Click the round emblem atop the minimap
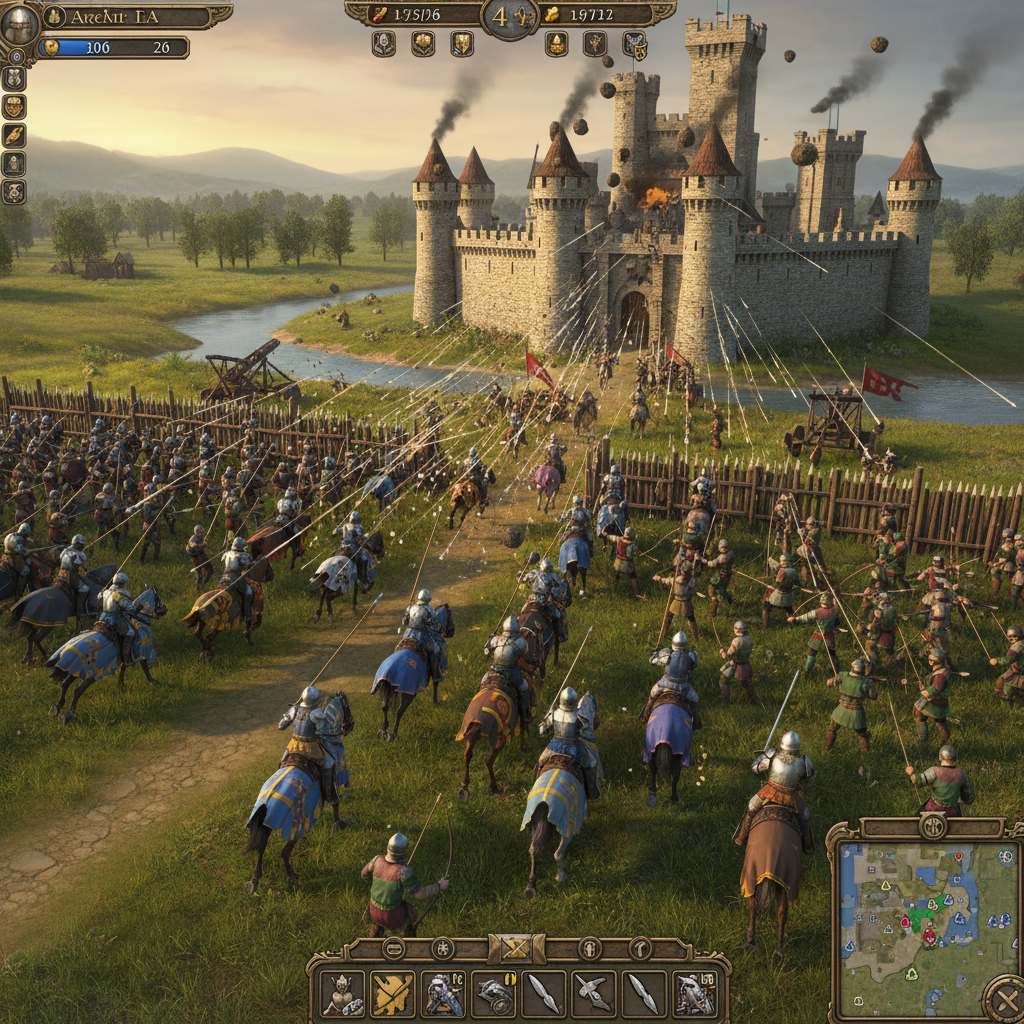1024x1024 pixels. click(x=932, y=826)
